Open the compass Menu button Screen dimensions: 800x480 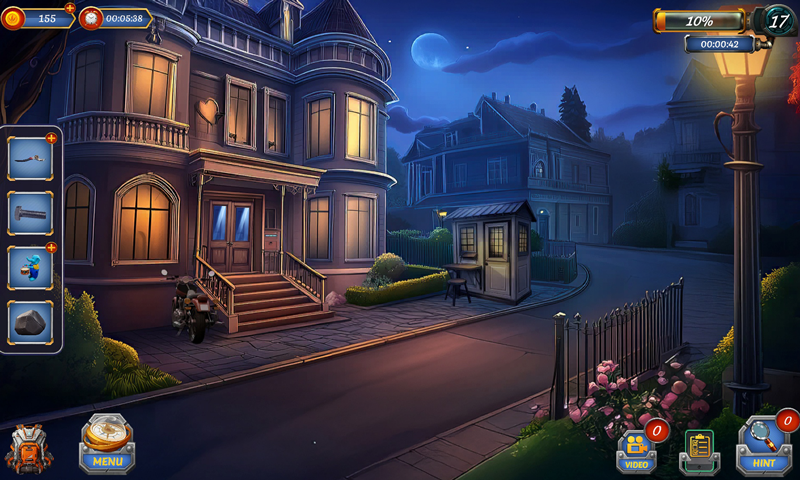pyautogui.click(x=107, y=443)
